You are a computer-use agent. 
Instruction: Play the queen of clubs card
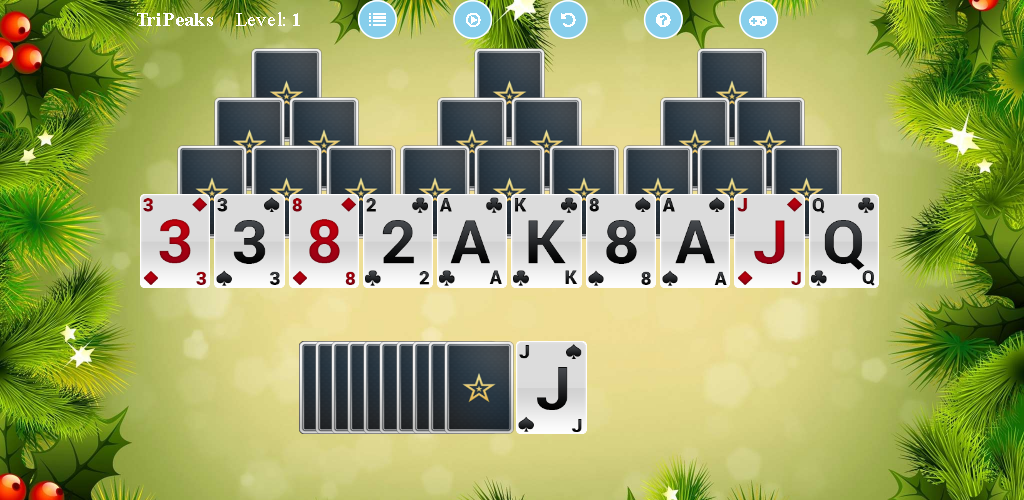point(843,242)
